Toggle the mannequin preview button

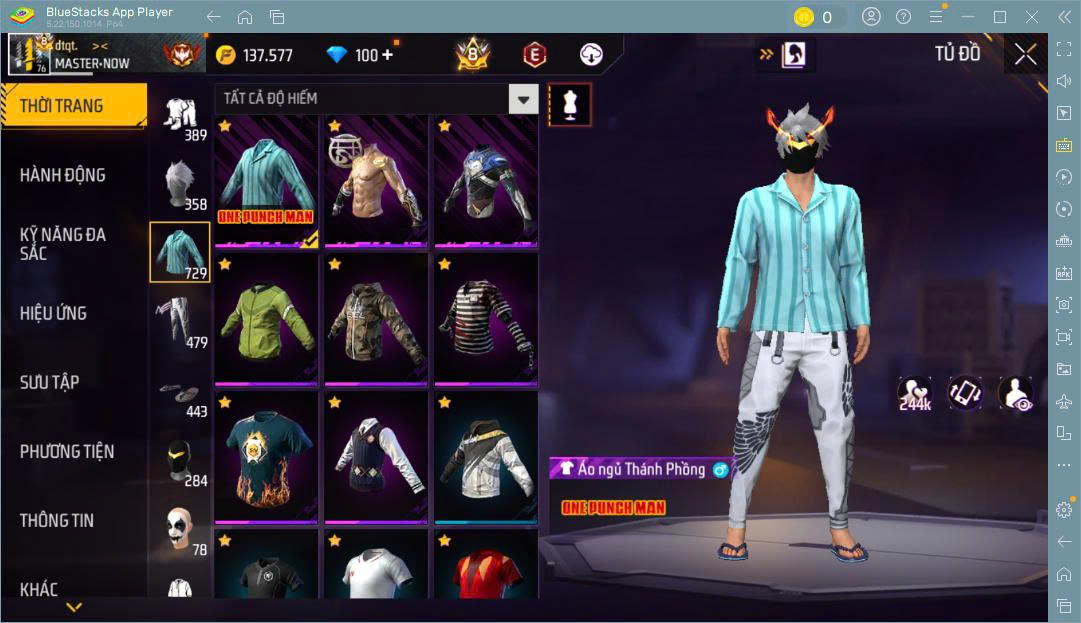pyautogui.click(x=570, y=104)
